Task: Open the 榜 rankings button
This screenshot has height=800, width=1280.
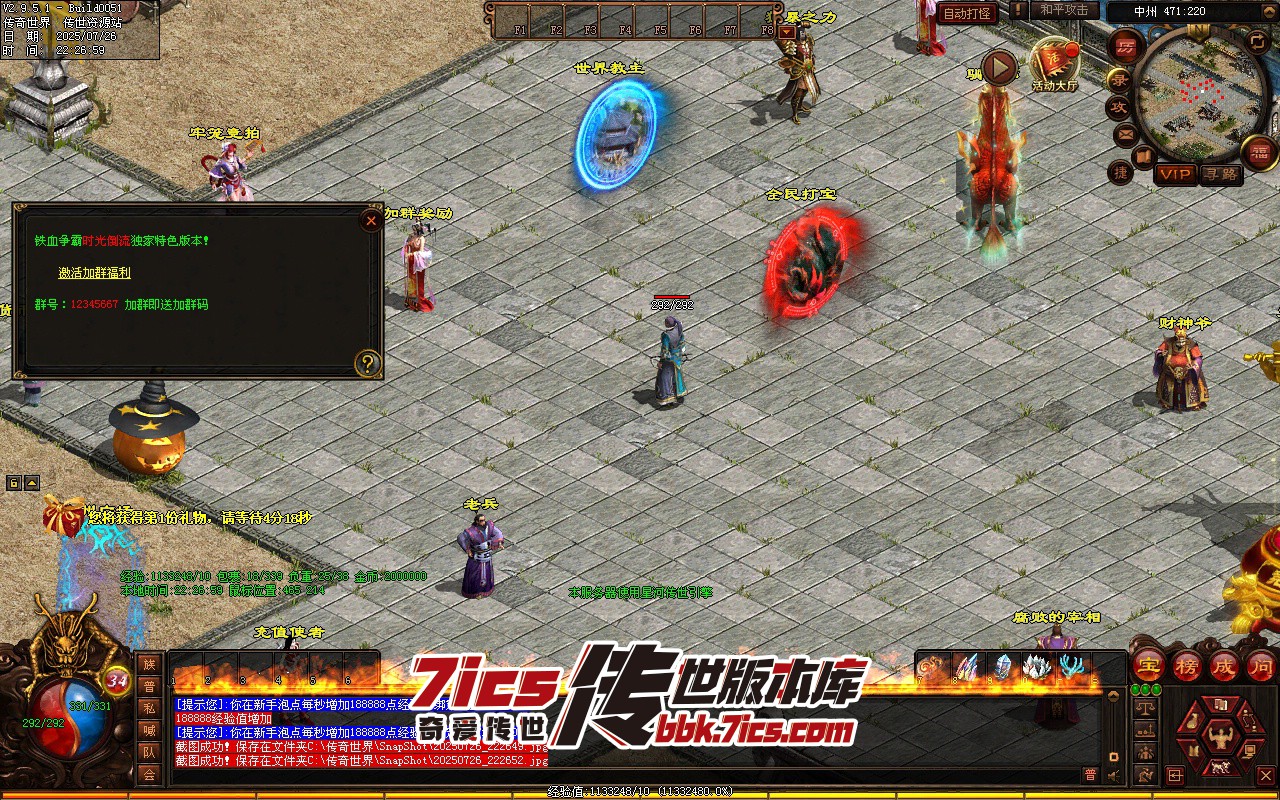Action: (x=1187, y=666)
